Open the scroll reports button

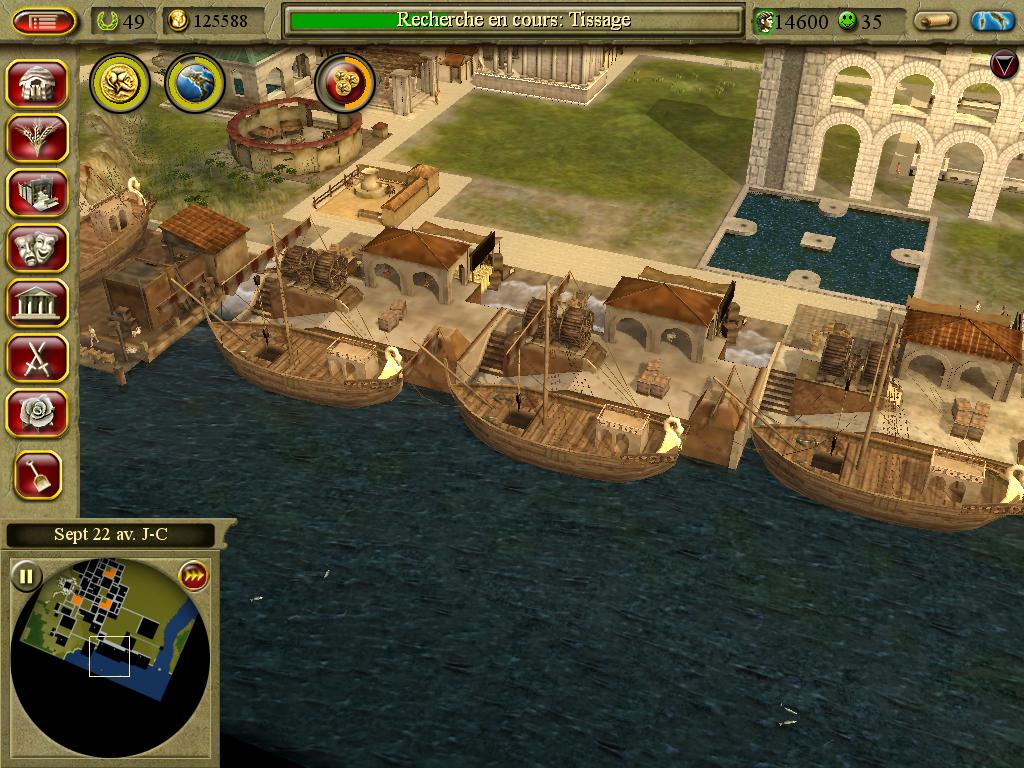936,21
